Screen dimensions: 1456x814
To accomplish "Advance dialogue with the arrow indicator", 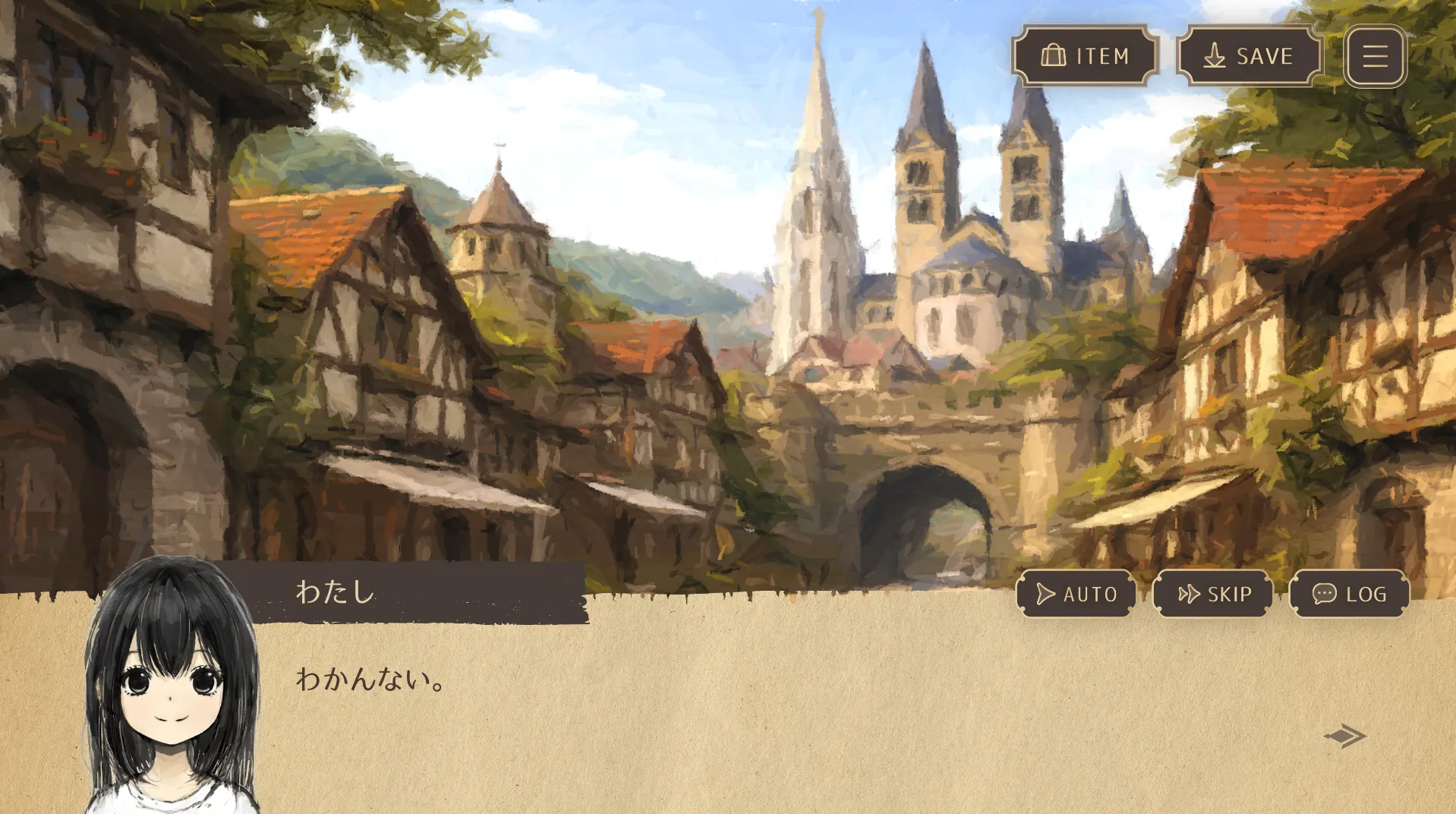I will pyautogui.click(x=1345, y=736).
